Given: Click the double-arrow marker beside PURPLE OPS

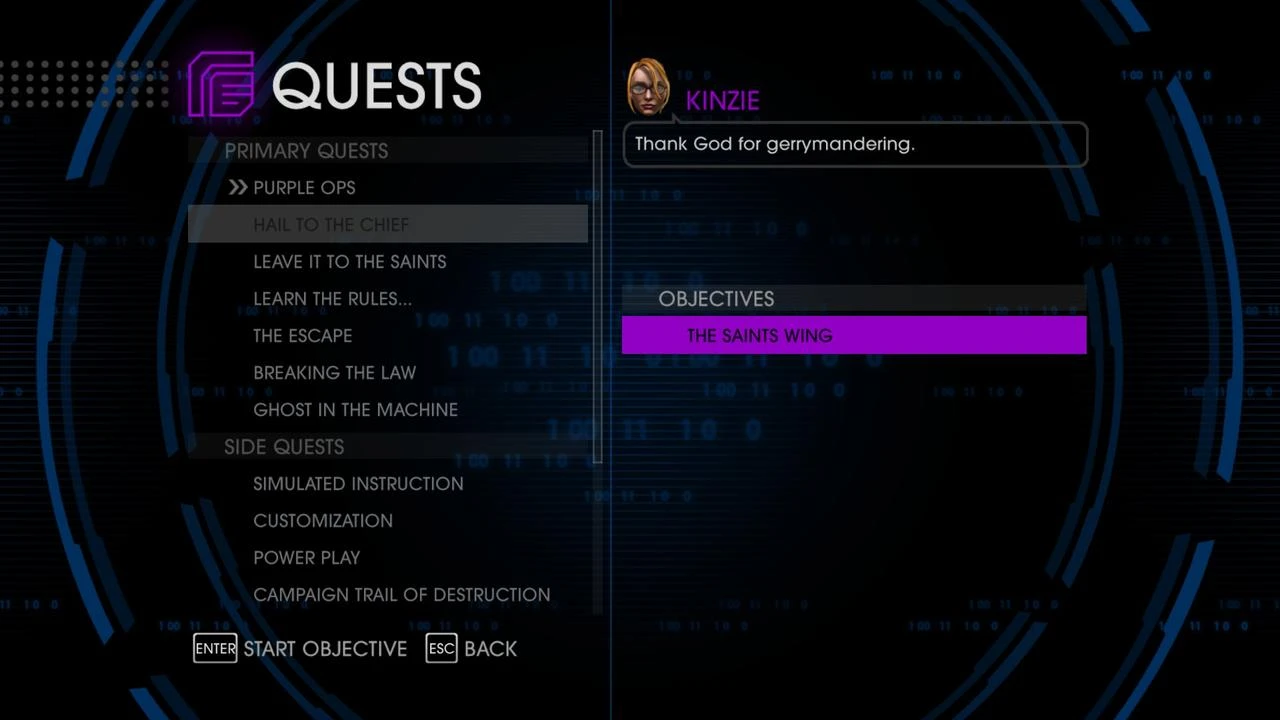Looking at the screenshot, I should (x=237, y=187).
